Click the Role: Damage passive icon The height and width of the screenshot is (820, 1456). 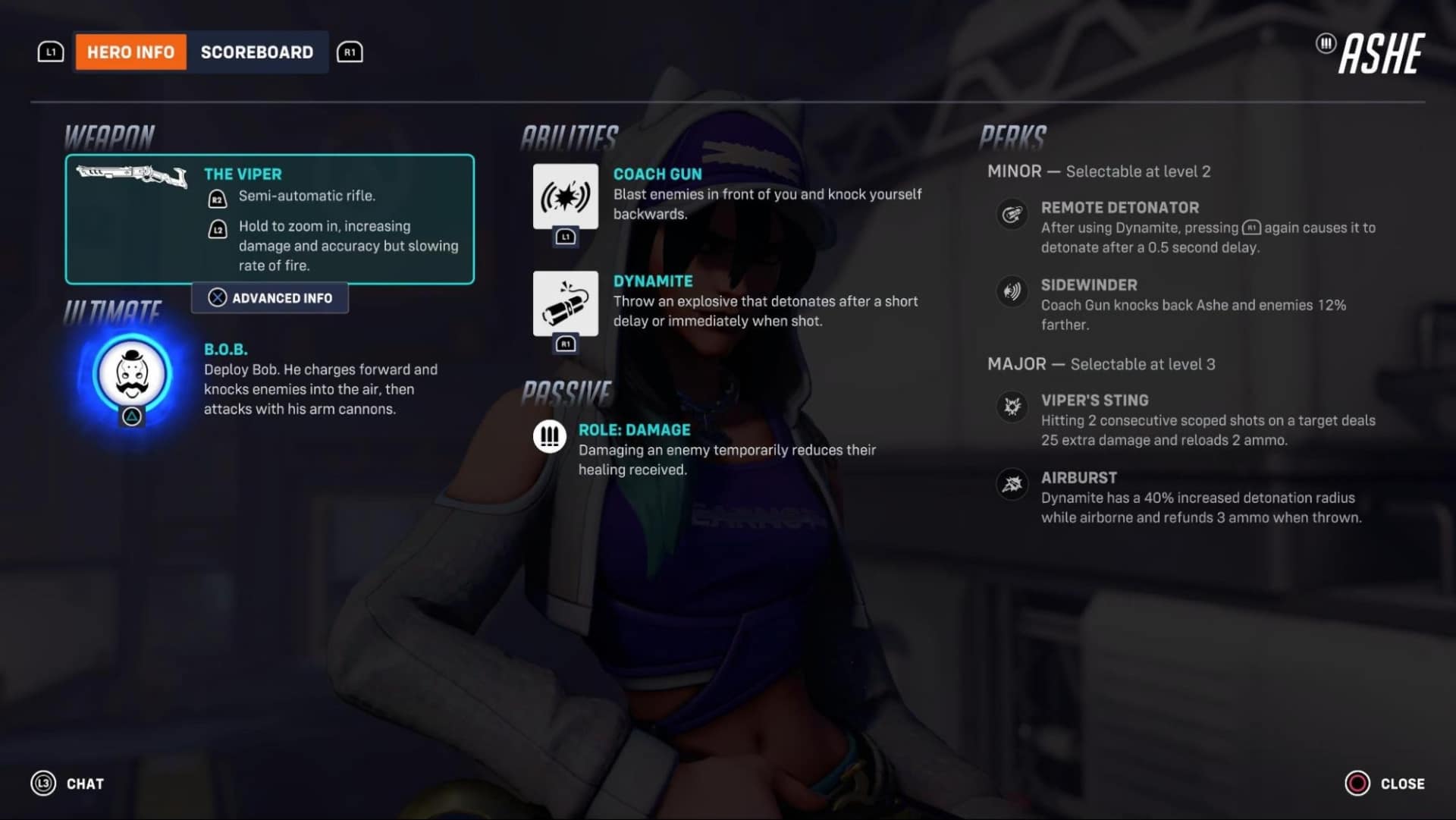pyautogui.click(x=550, y=437)
